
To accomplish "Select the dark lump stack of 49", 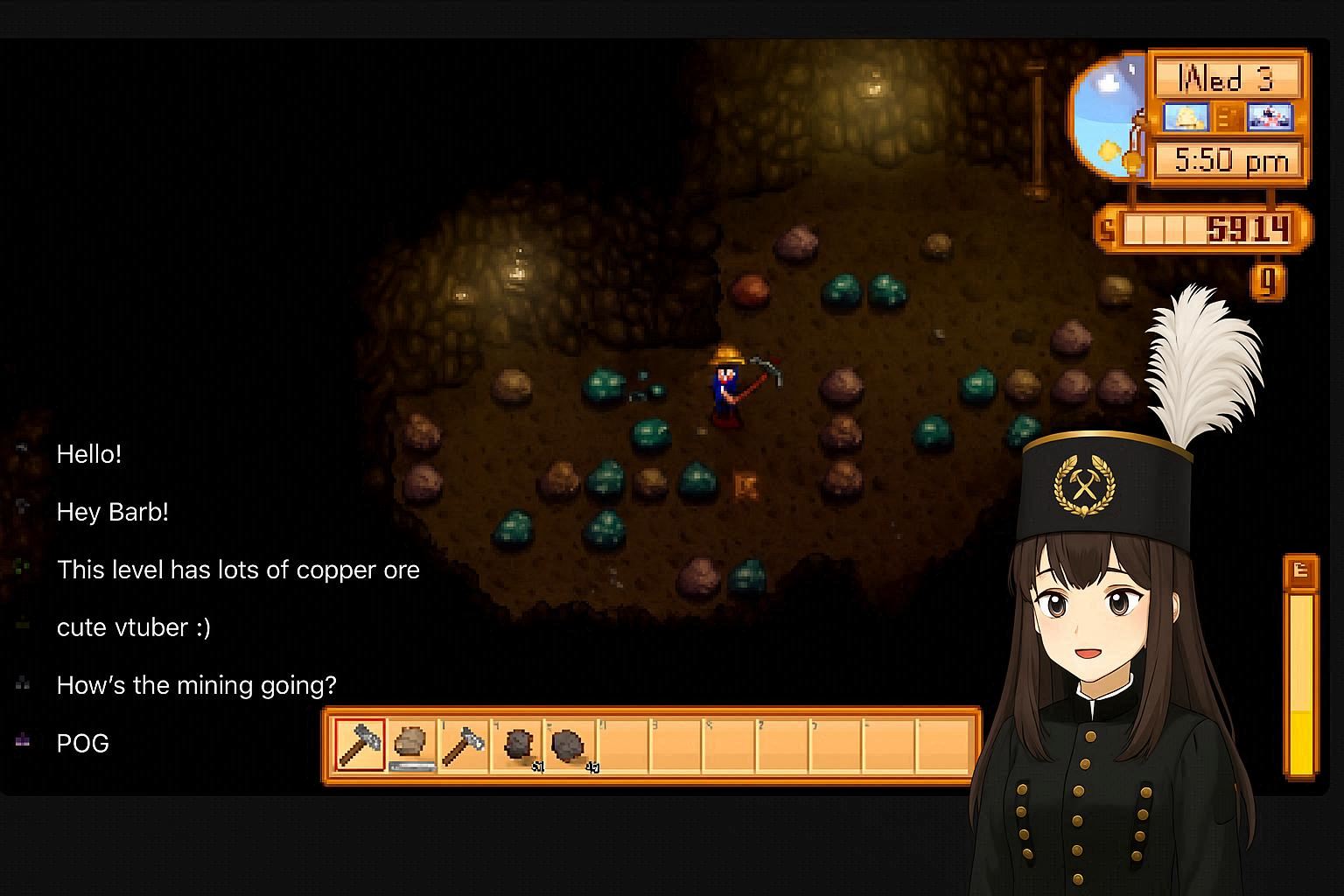I will [x=570, y=746].
